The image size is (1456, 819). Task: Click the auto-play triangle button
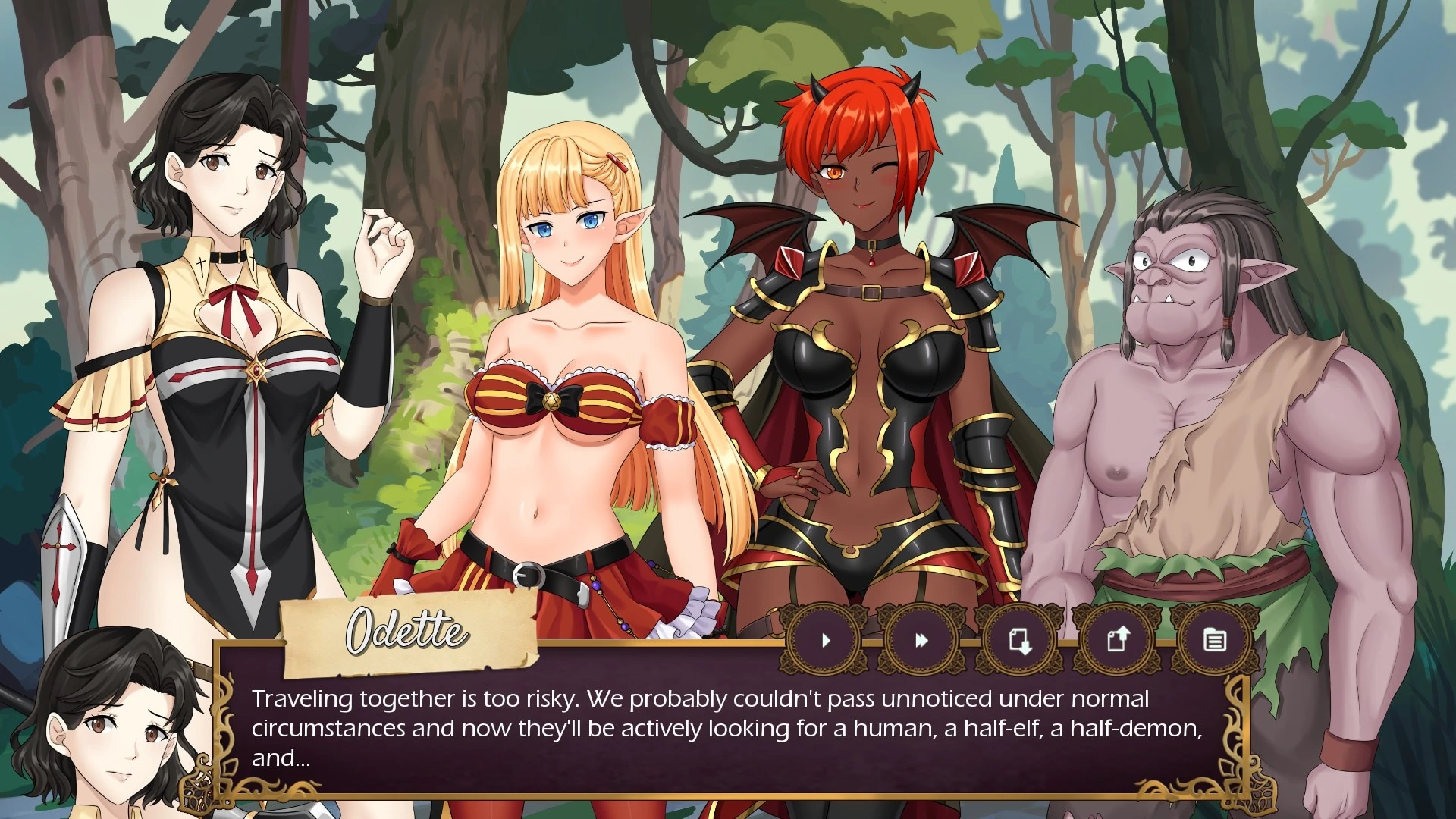[826, 641]
